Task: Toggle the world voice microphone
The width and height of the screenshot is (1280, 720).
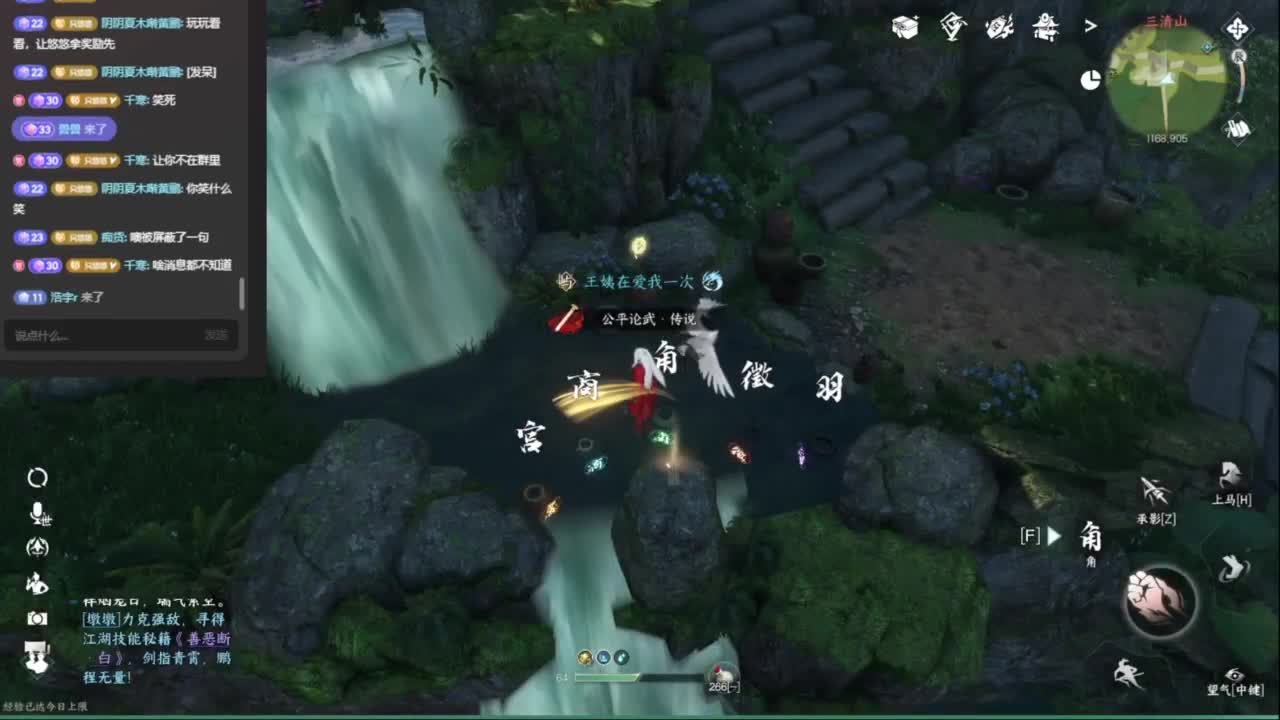Action: click(38, 512)
